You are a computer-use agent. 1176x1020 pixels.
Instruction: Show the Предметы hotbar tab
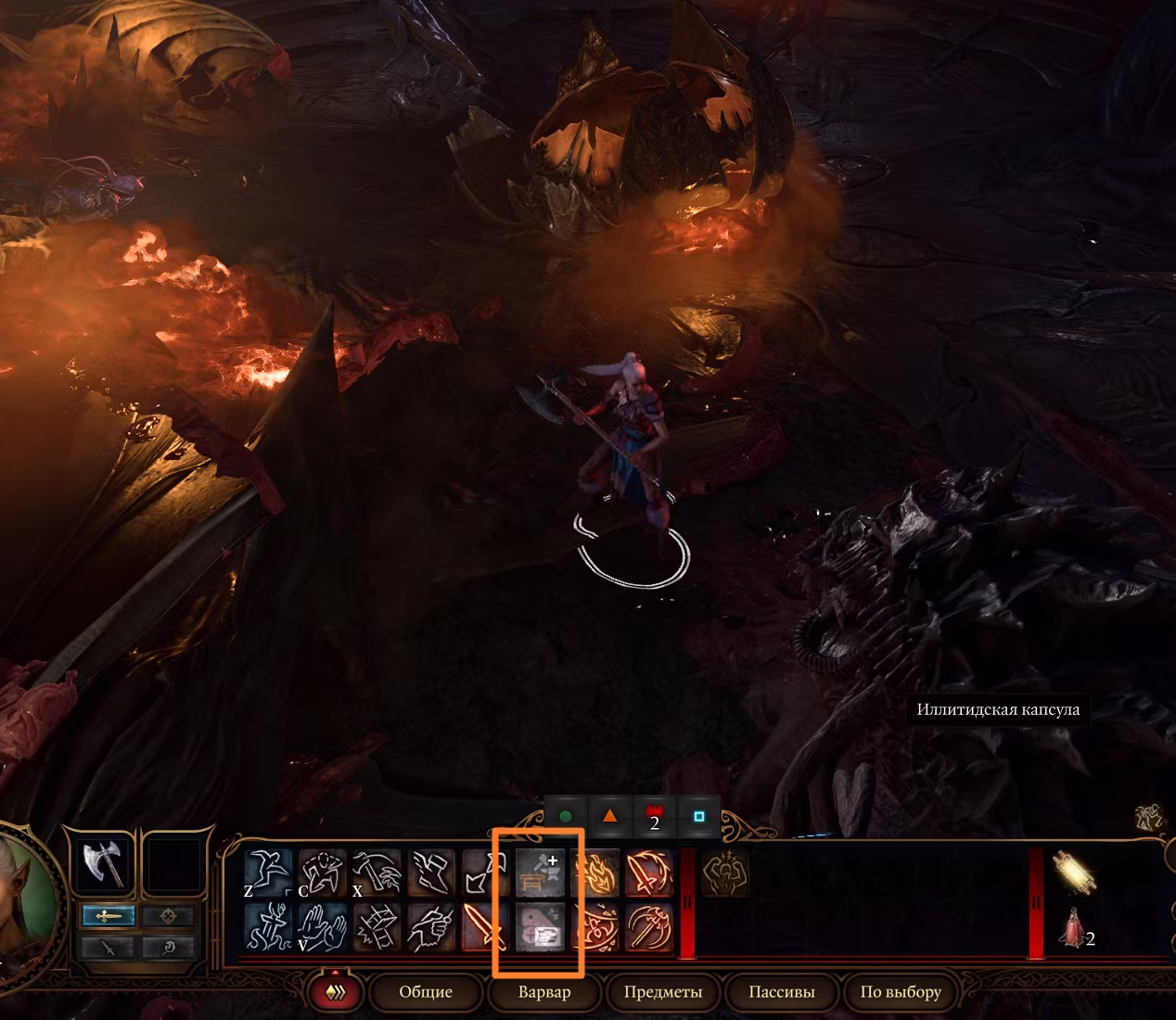662,992
